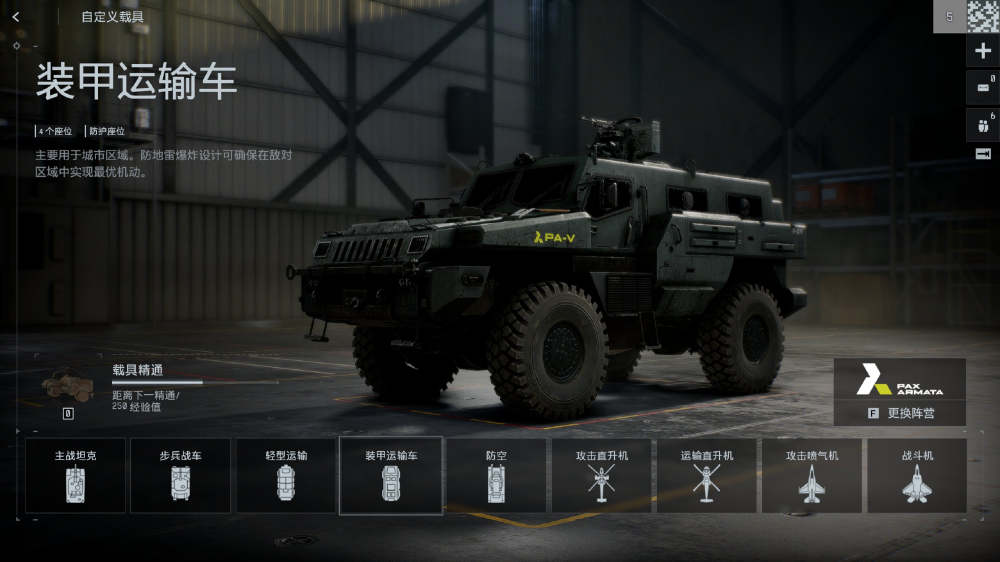Click the plus icon button
Image resolution: width=1000 pixels, height=562 pixels.
[x=983, y=52]
